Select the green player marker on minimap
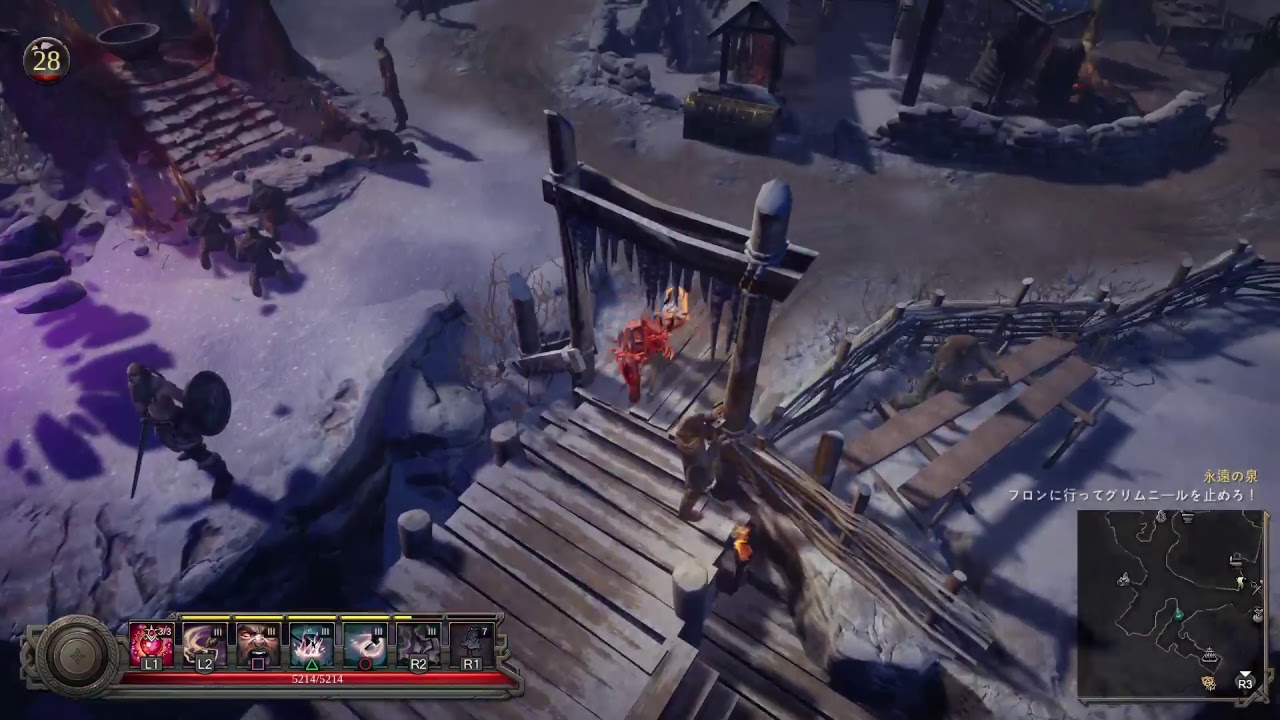 pyautogui.click(x=1178, y=615)
